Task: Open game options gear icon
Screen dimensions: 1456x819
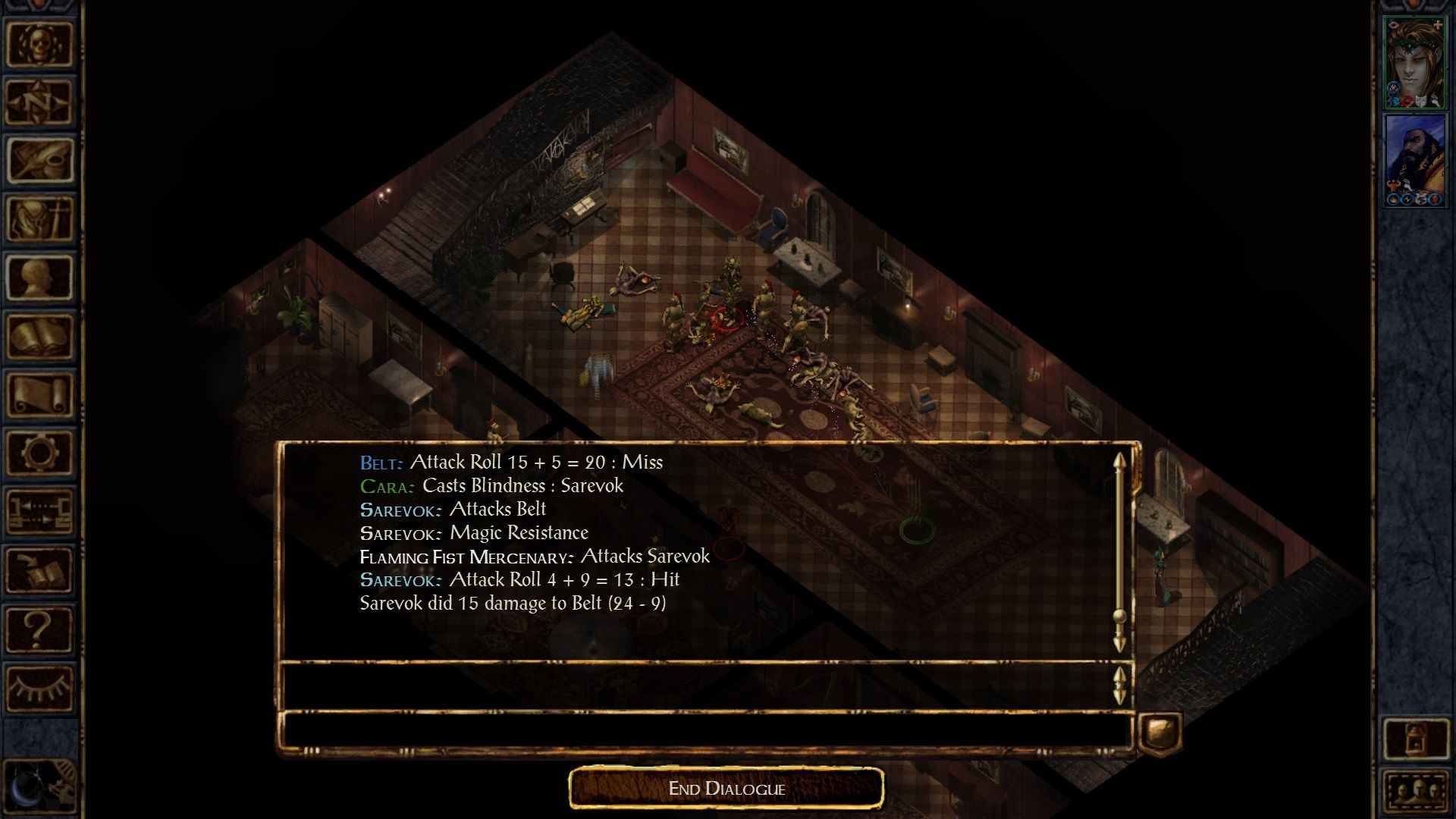Action: click(x=39, y=453)
